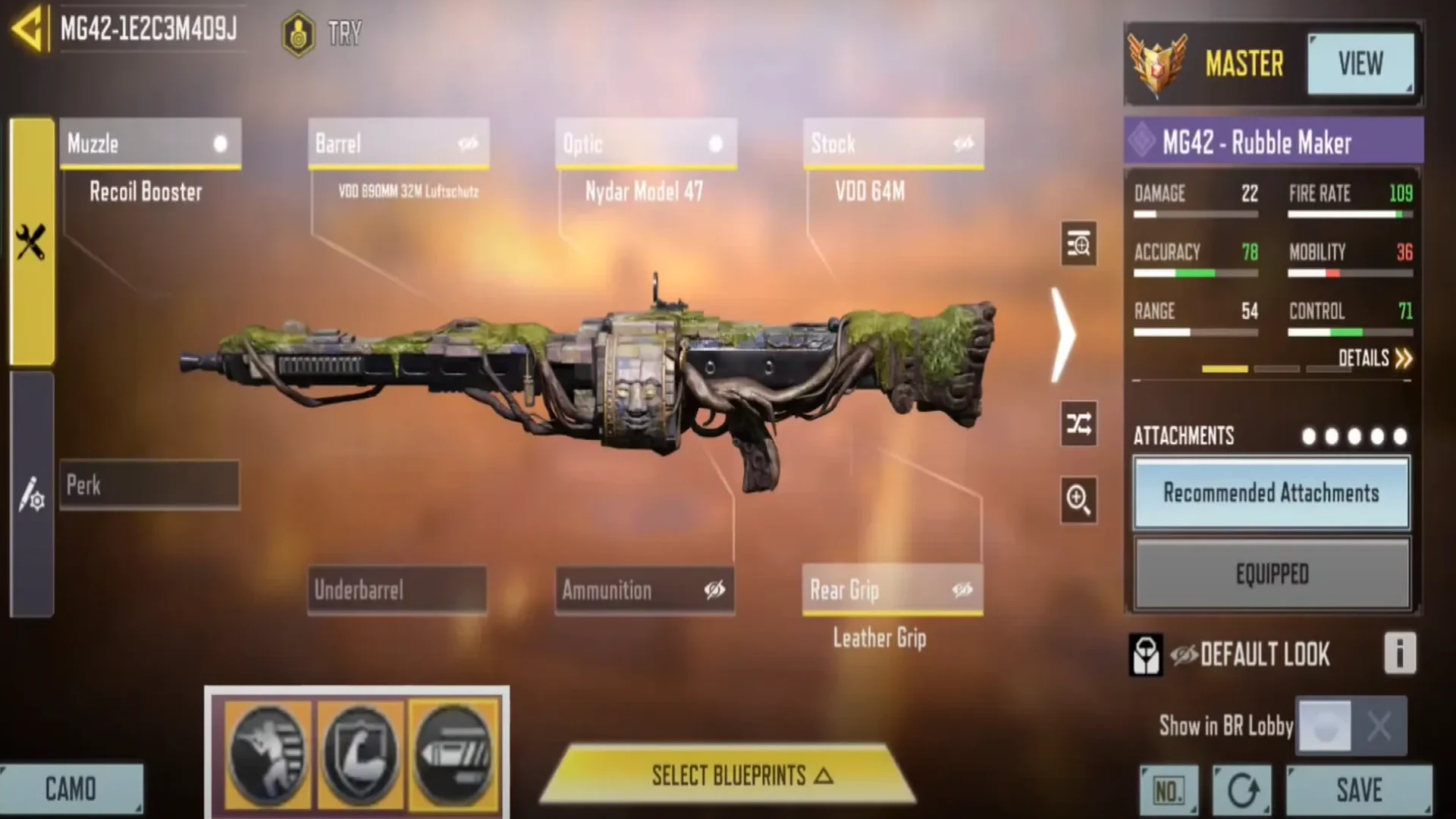Go back using the yellow arrow

[27, 30]
